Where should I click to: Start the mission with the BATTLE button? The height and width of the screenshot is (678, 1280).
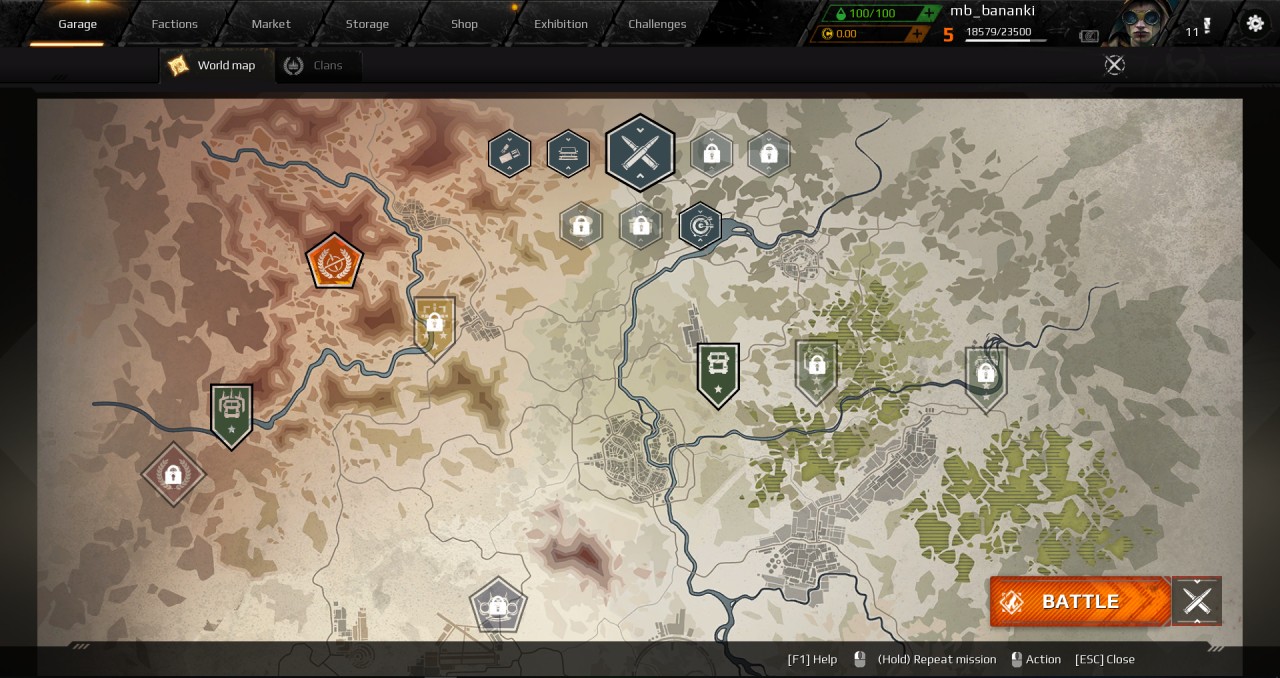pyautogui.click(x=1080, y=601)
